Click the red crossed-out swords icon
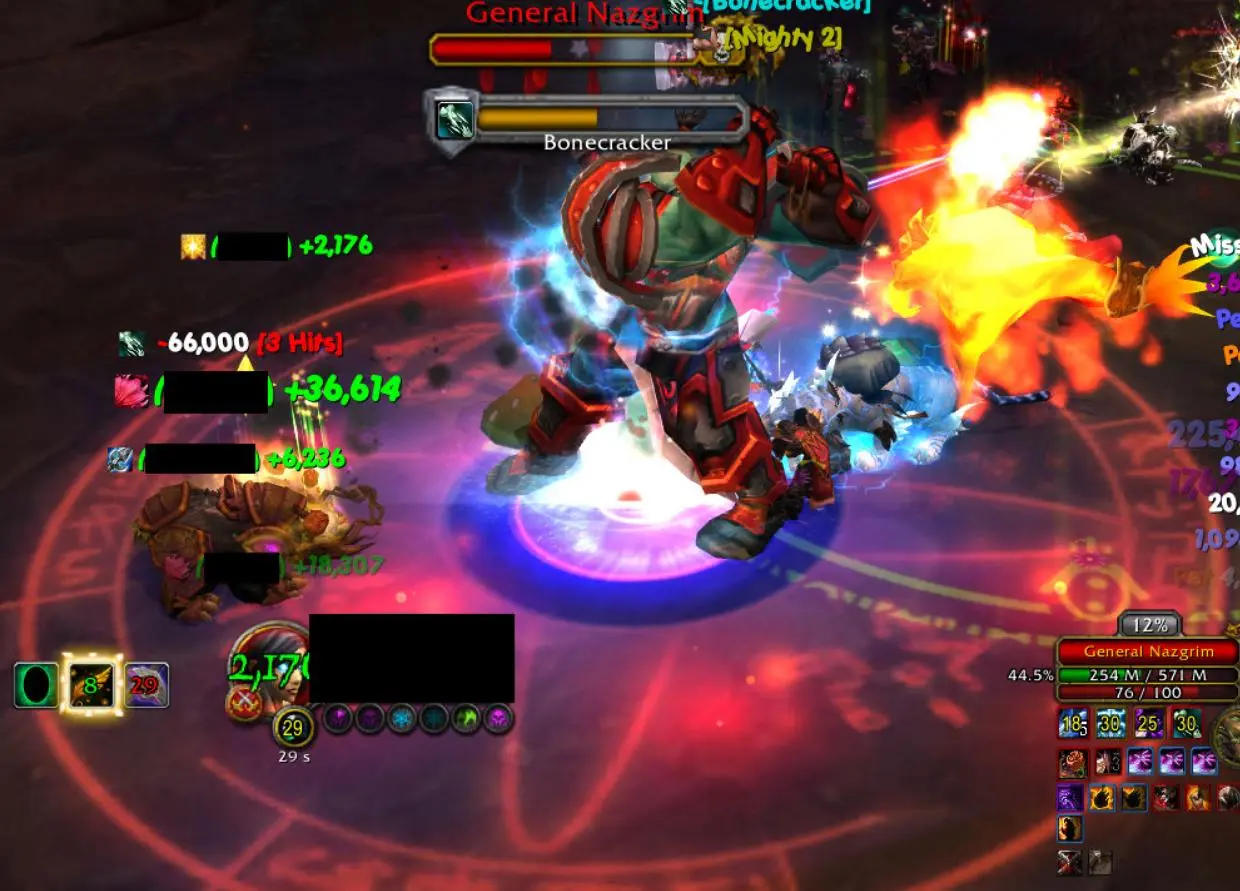 tap(1070, 863)
